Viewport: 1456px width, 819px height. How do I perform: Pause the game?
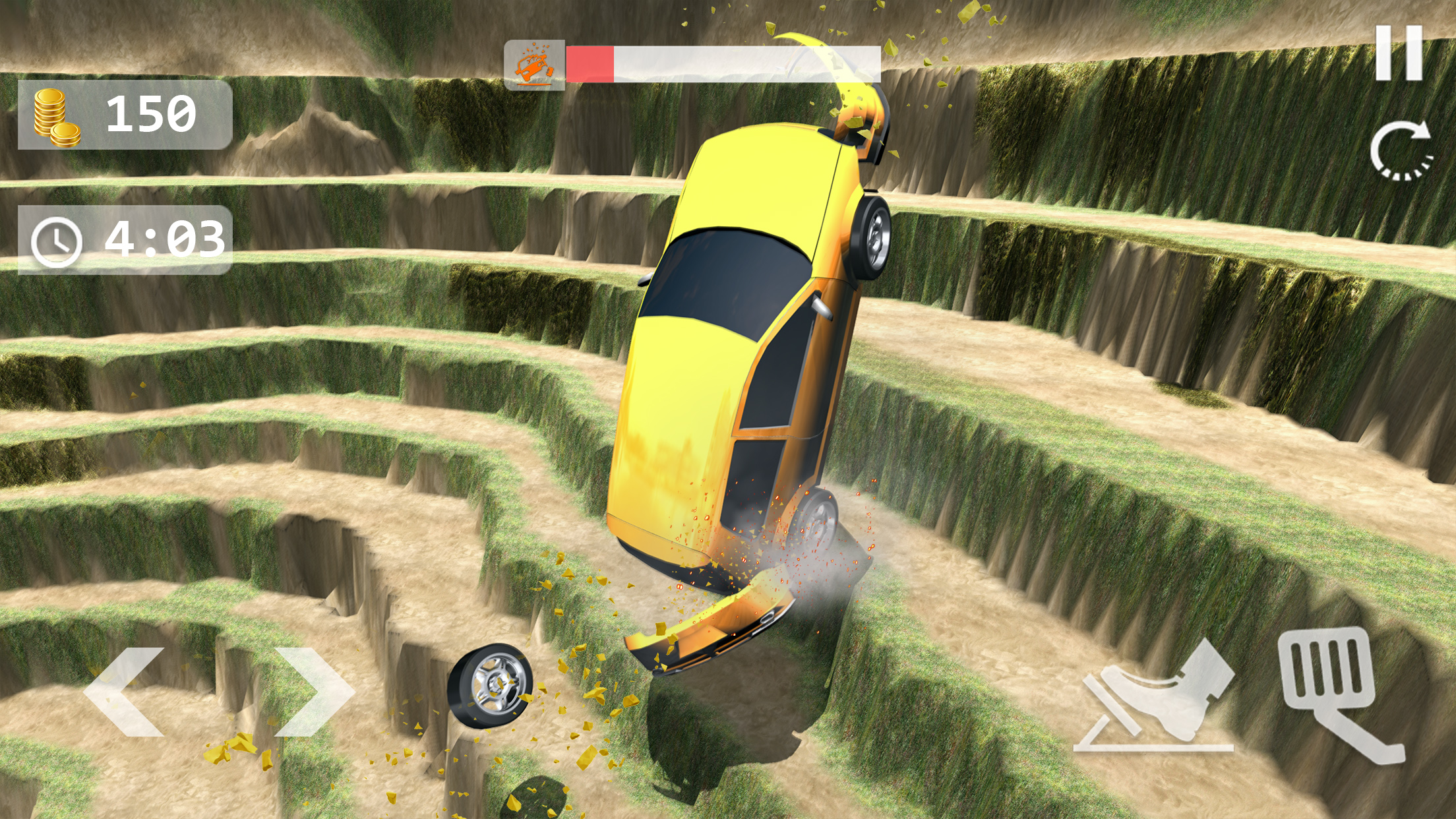[x=1399, y=53]
